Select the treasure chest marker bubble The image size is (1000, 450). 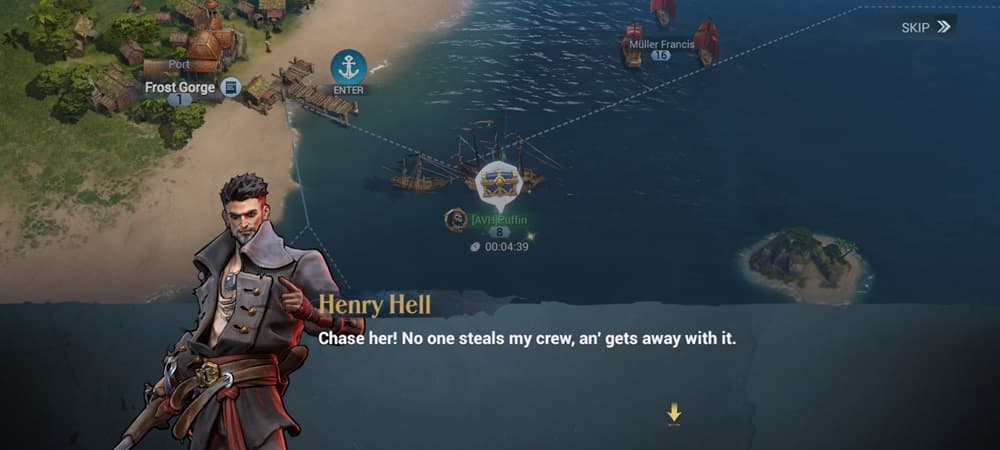coord(497,183)
